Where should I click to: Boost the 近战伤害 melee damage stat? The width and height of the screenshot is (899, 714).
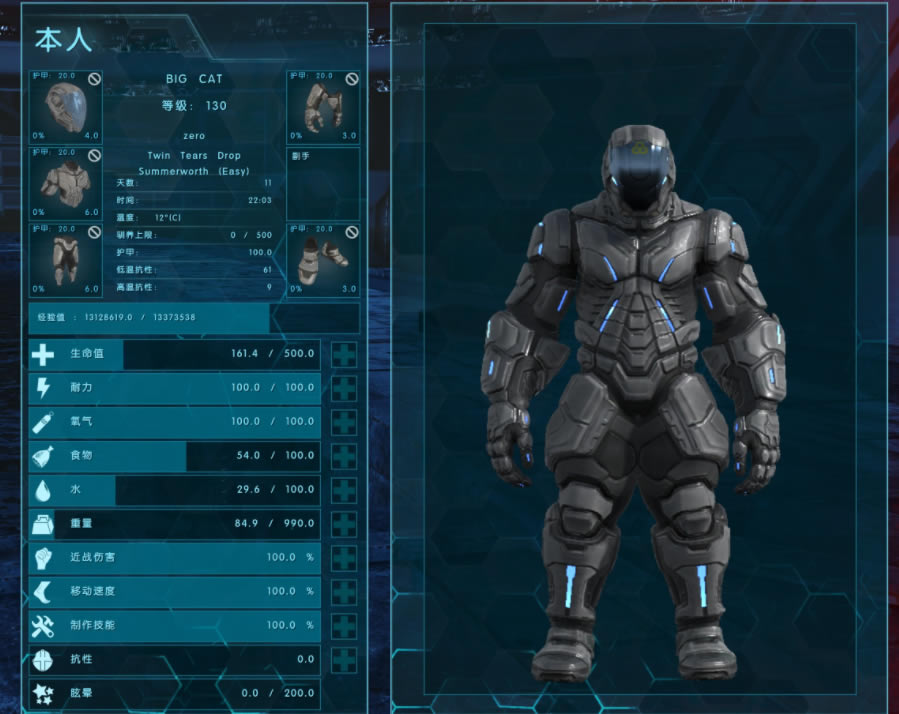tap(344, 558)
